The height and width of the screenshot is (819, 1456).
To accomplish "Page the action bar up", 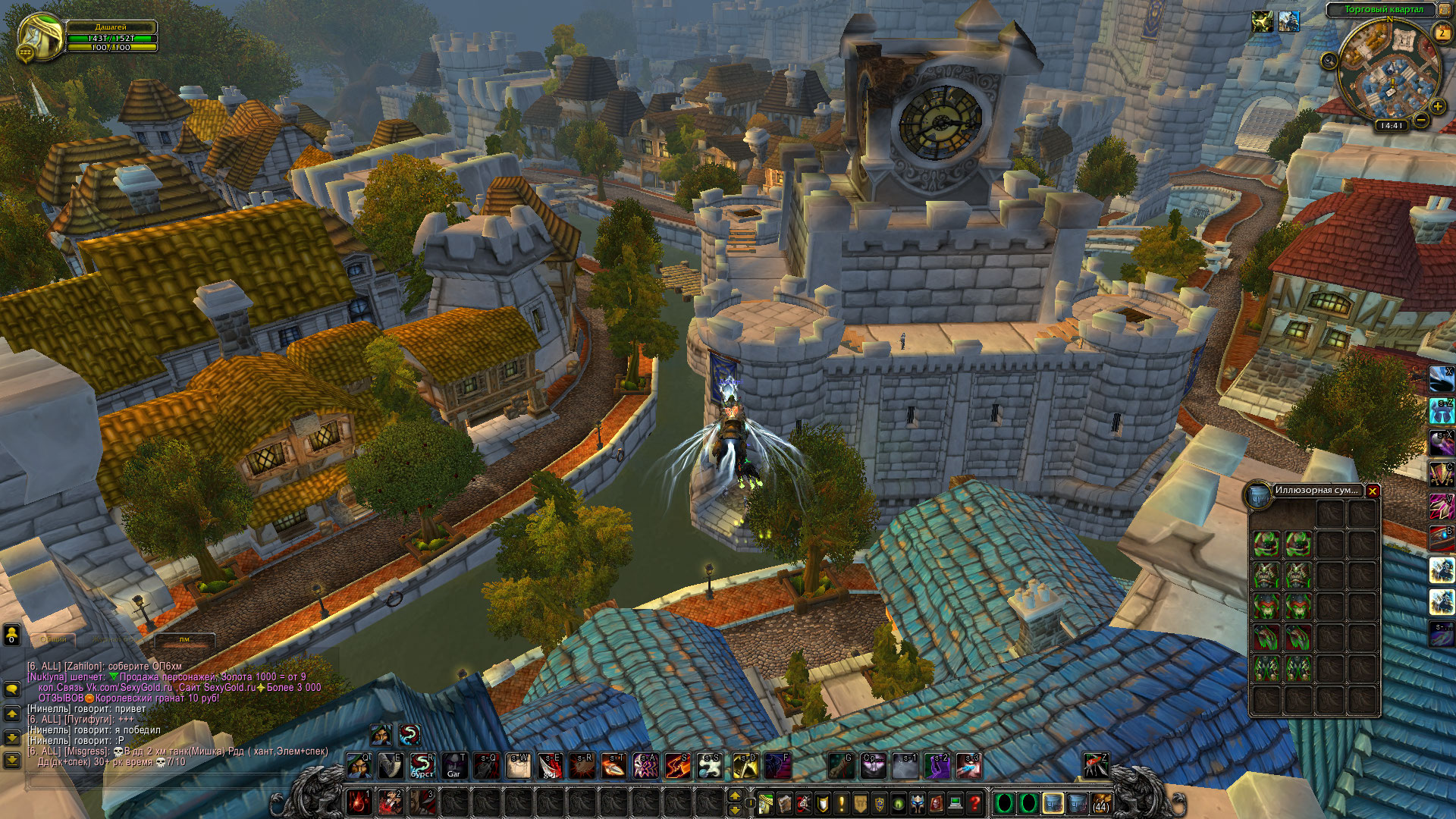I will click(734, 795).
